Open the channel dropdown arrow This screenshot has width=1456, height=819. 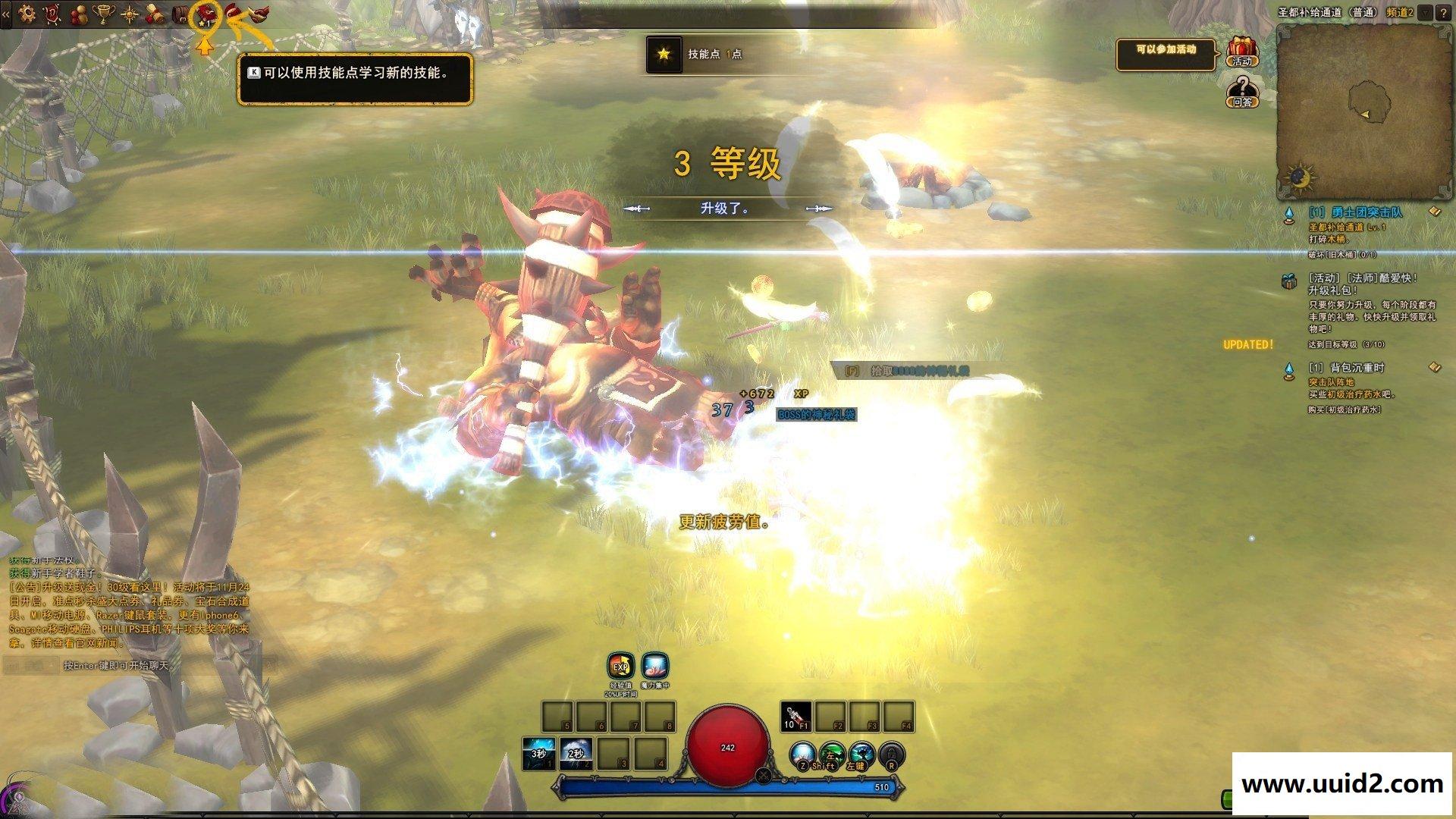1426,12
